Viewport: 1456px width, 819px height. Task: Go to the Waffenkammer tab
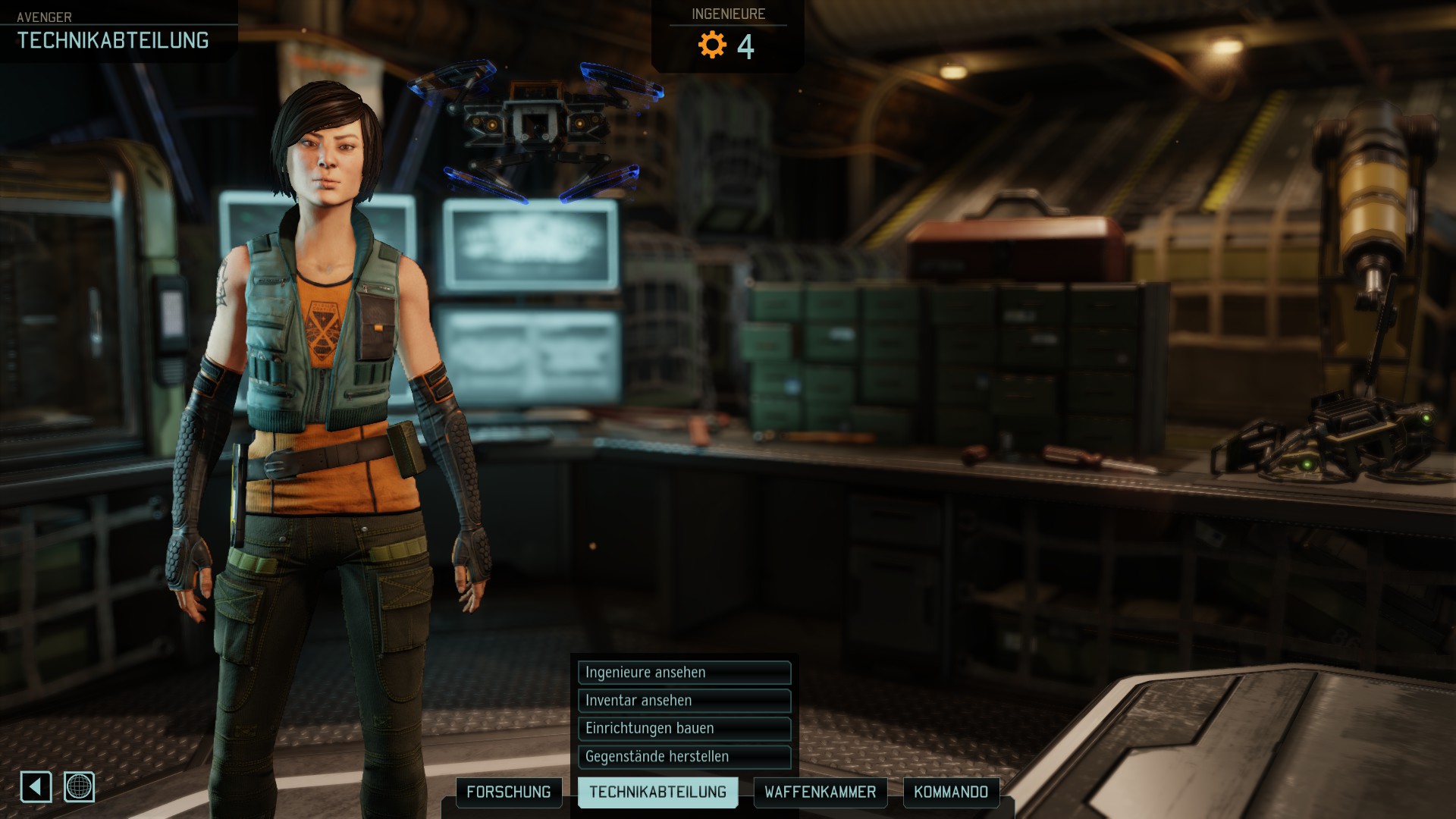820,792
